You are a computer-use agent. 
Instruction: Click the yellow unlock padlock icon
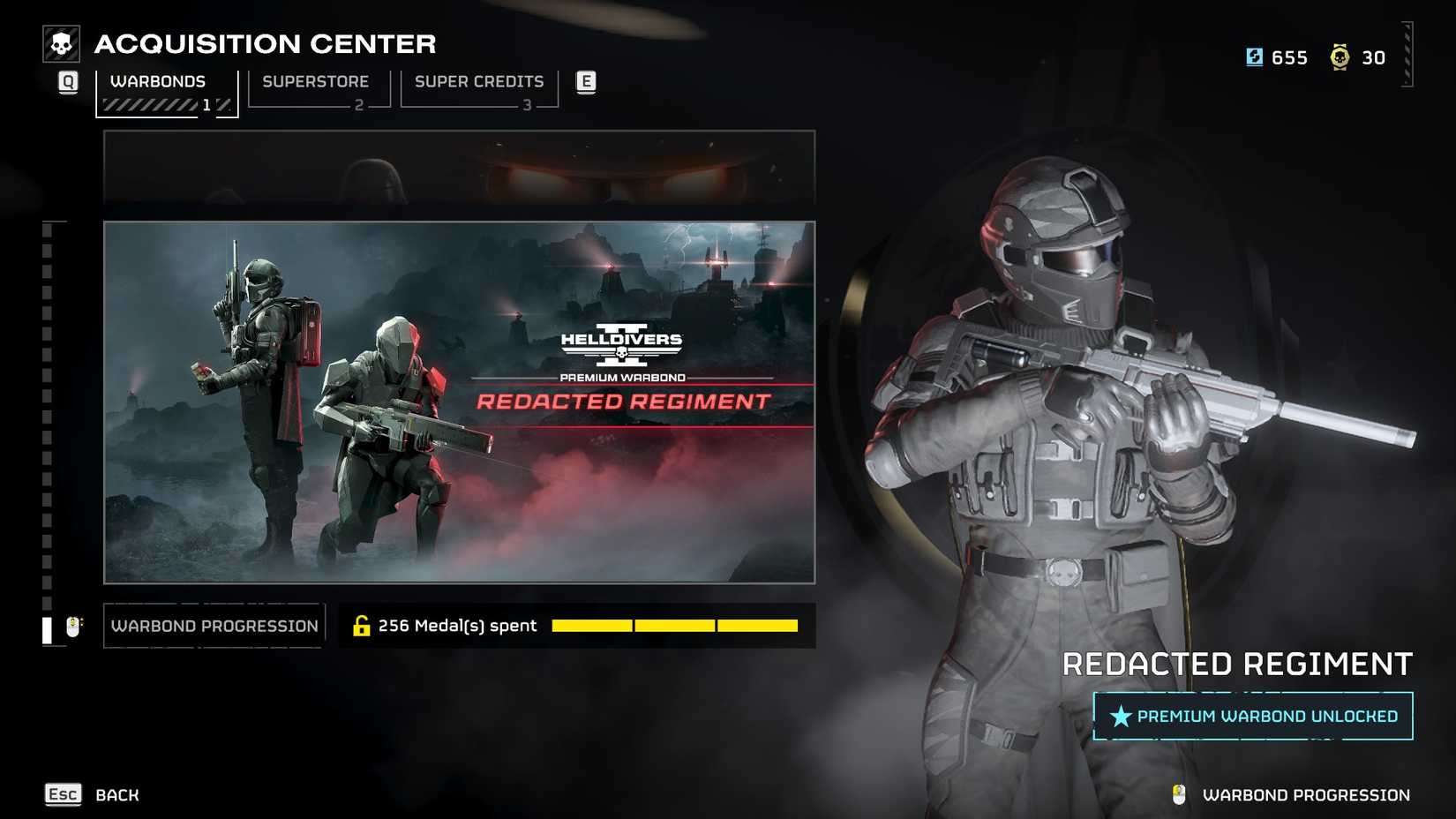point(362,625)
